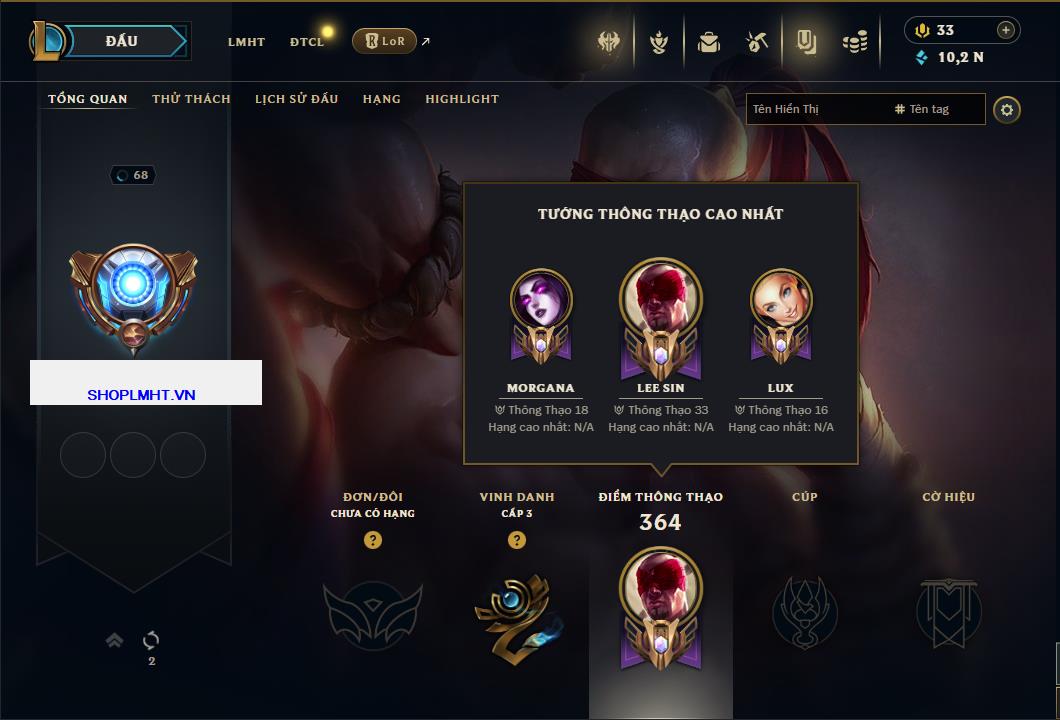This screenshot has width=1060, height=720.
Task: Switch to the ĐTCL game section
Action: [307, 42]
